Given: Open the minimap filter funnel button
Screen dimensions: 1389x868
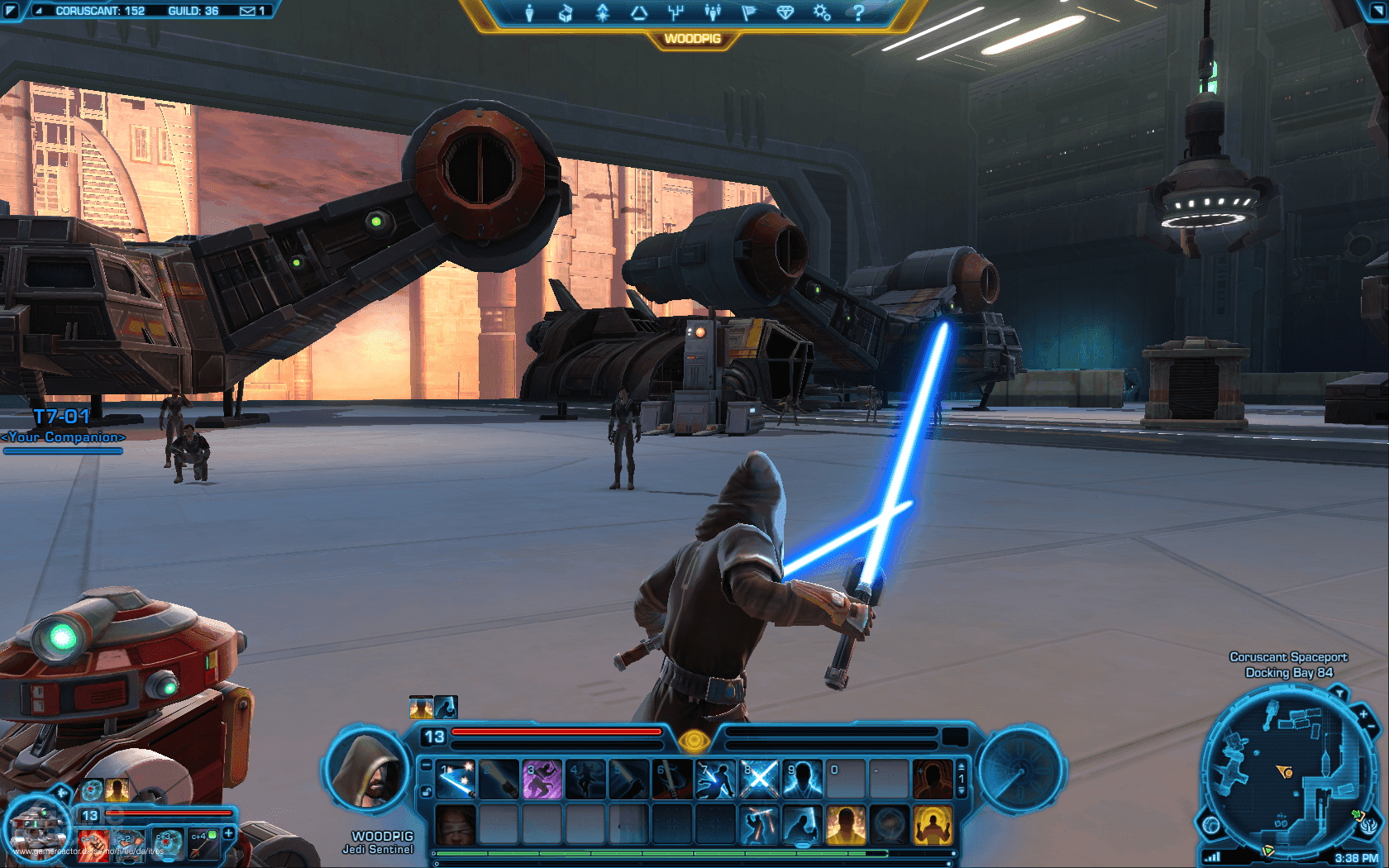Looking at the screenshot, I should pos(1339,693).
